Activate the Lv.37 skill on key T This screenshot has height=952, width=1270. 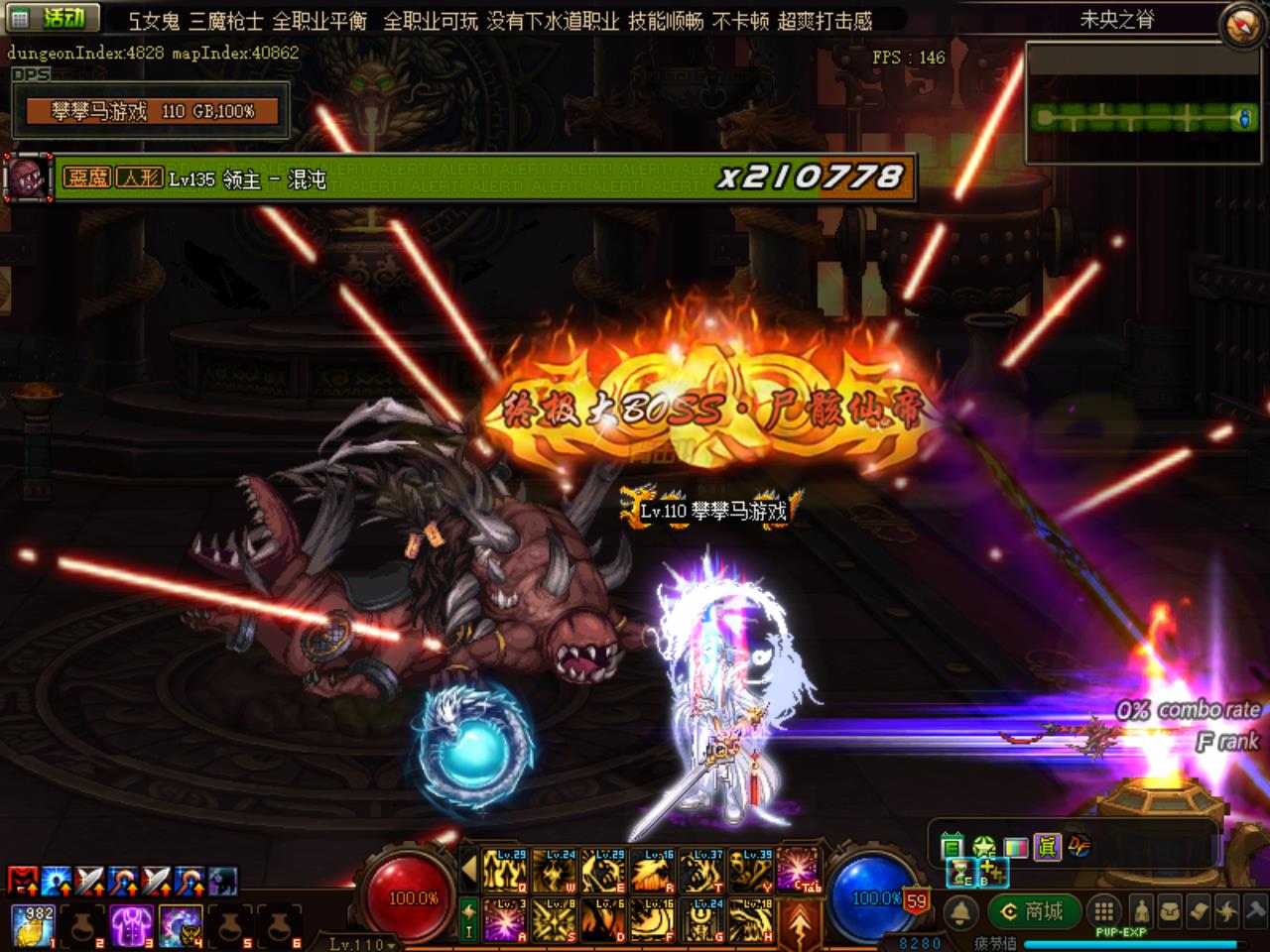click(x=701, y=871)
